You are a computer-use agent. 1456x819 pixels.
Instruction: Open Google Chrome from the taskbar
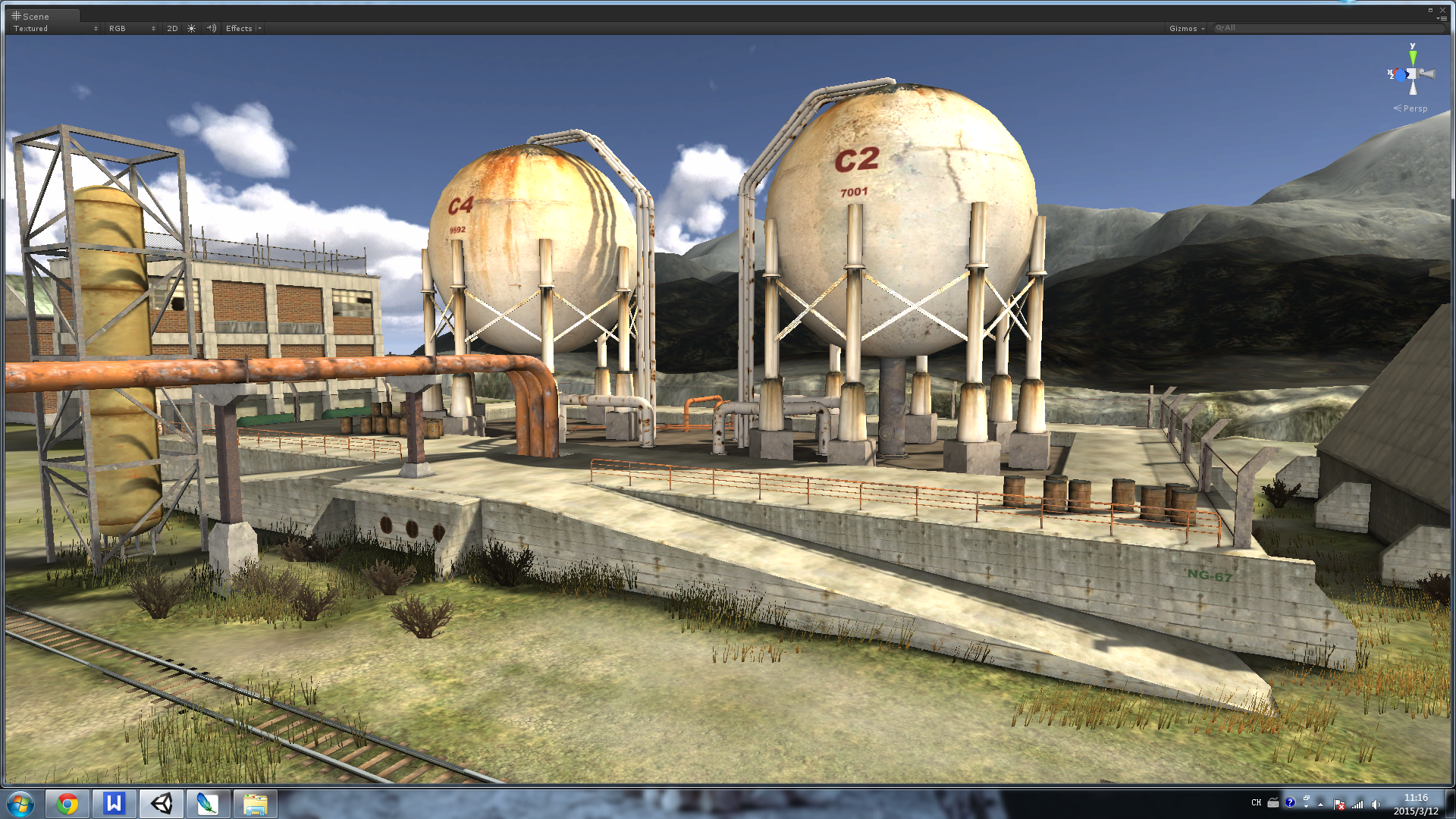(x=67, y=804)
